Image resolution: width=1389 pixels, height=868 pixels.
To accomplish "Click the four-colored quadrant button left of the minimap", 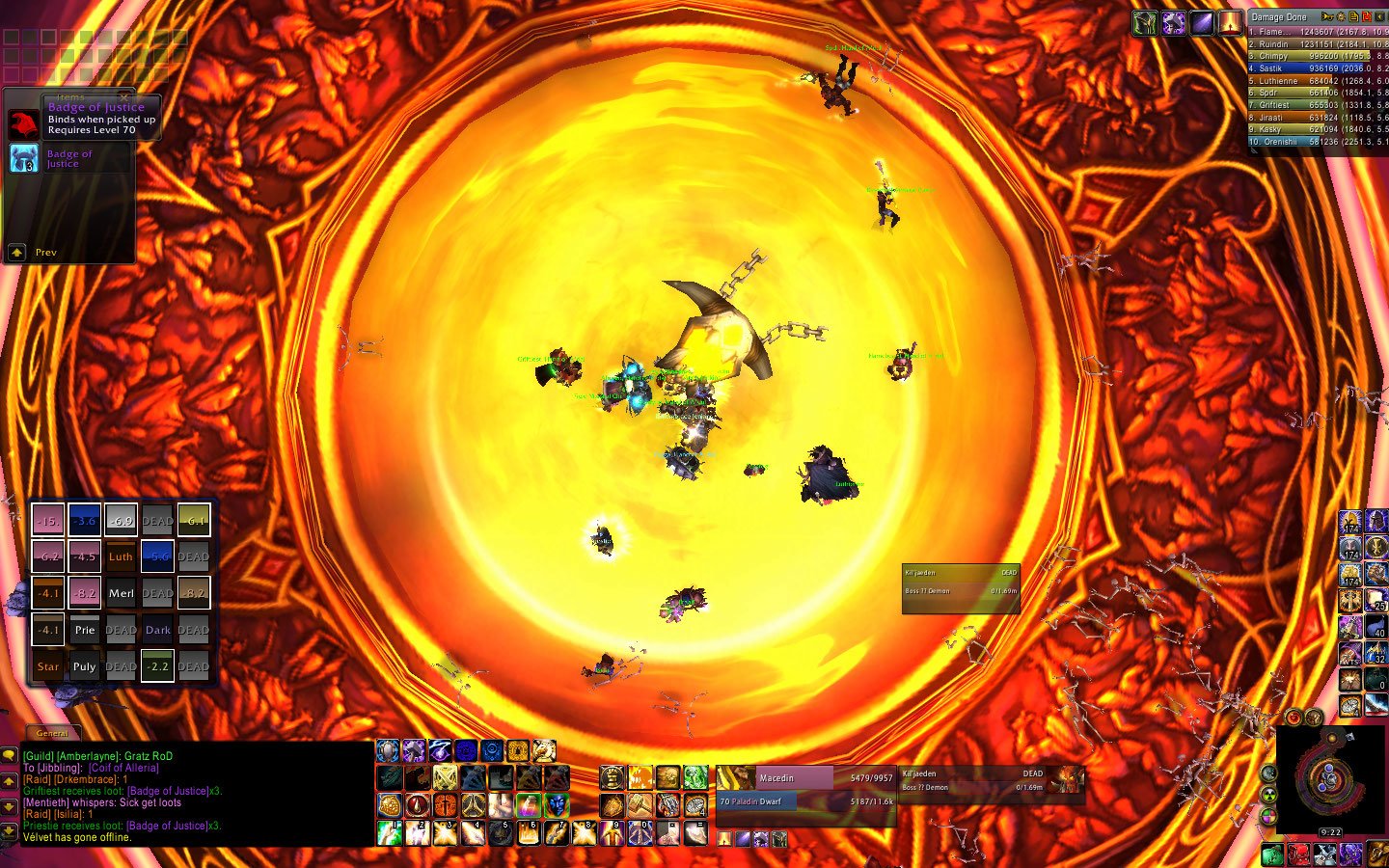I will [1269, 815].
